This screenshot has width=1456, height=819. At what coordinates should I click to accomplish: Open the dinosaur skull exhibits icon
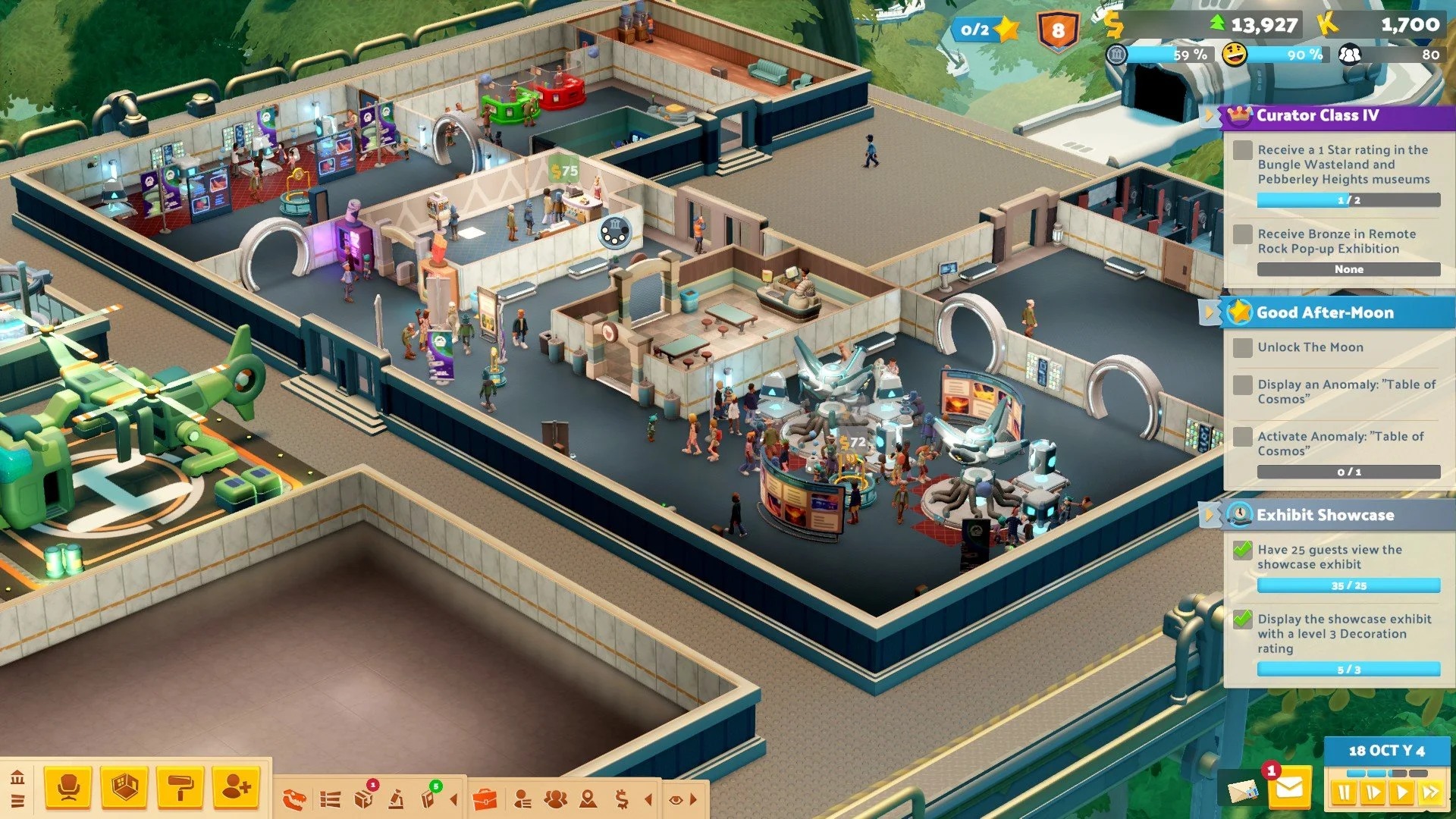click(294, 799)
